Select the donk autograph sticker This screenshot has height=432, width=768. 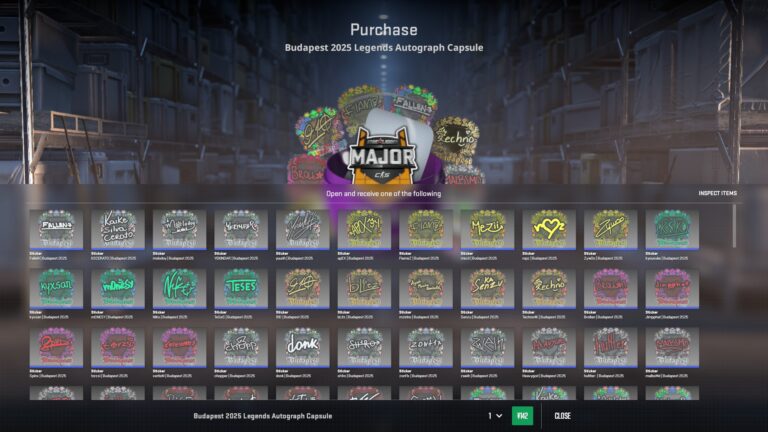click(x=303, y=346)
